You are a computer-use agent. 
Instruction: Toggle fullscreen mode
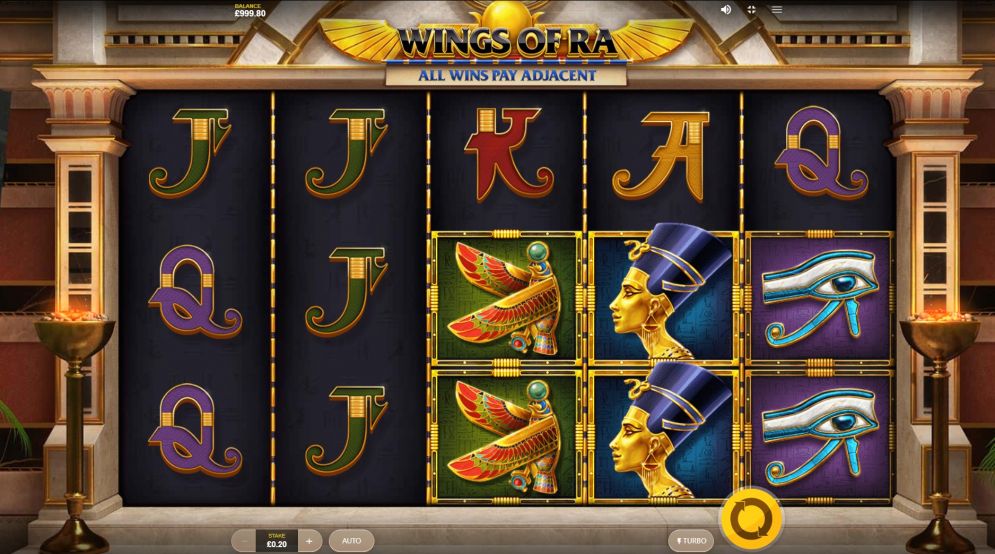[751, 9]
